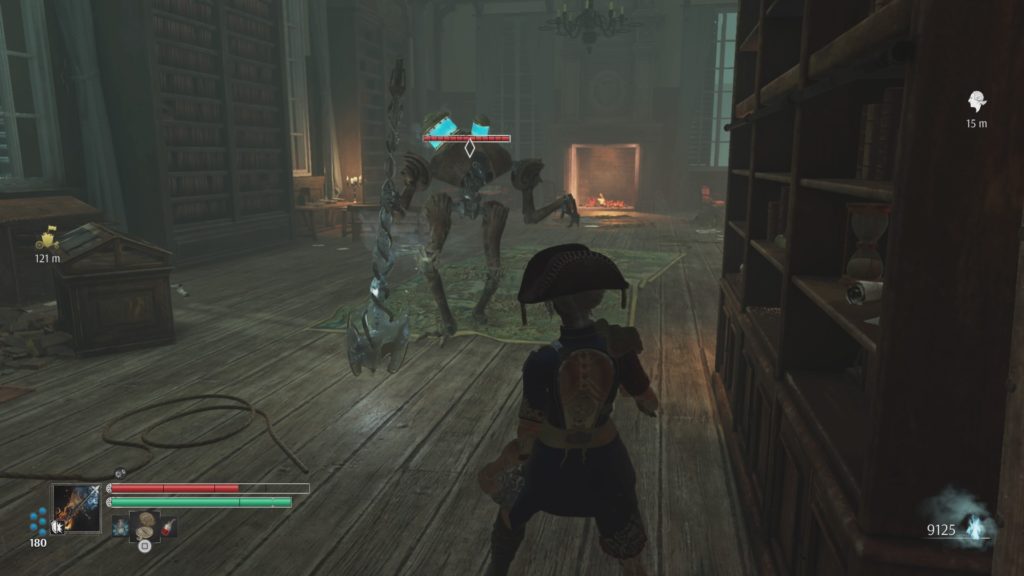The width and height of the screenshot is (1024, 576).
Task: Click the golden carriage waypoint marker
Action: [x=47, y=238]
